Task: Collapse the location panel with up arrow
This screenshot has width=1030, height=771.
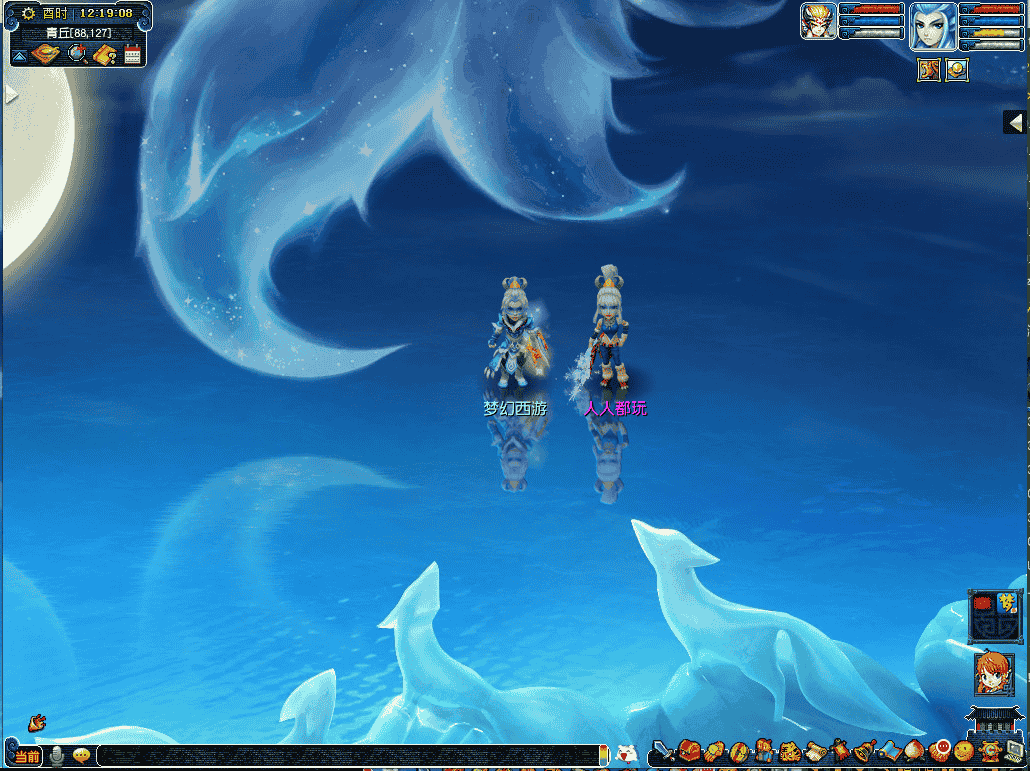Action: click(x=19, y=56)
